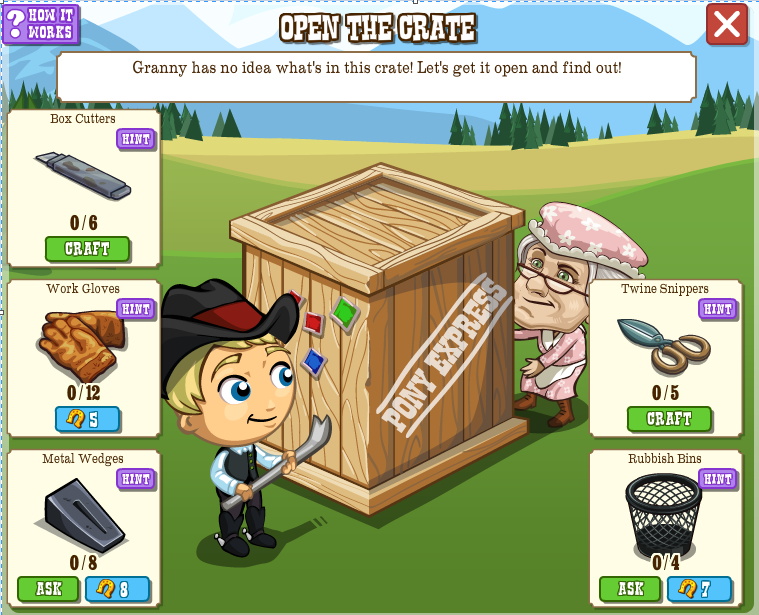Show the Twine Snippers hint
The width and height of the screenshot is (759, 615).
(717, 308)
